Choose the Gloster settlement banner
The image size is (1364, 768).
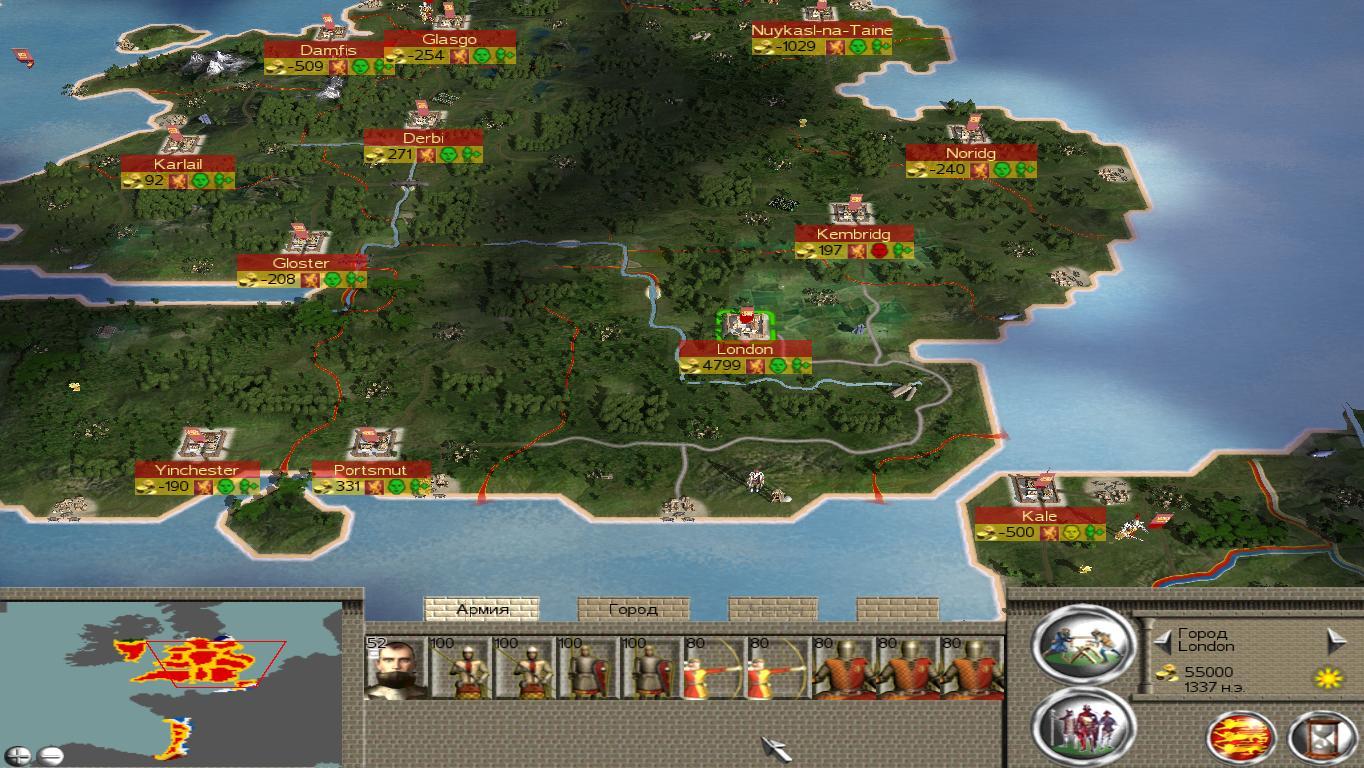(x=301, y=263)
